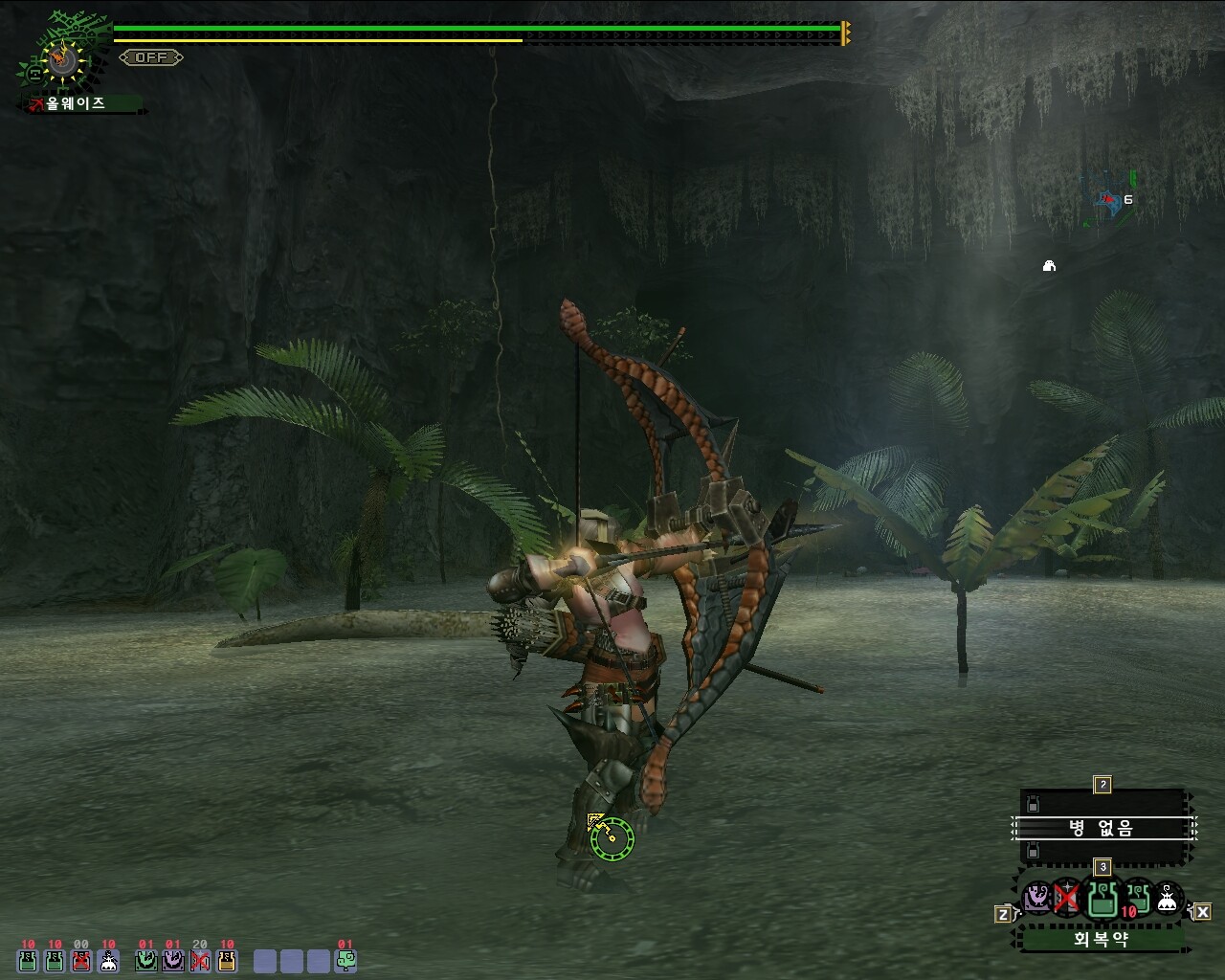Select the white bomb in the item selector
The image size is (1225, 980).
coord(1167,899)
